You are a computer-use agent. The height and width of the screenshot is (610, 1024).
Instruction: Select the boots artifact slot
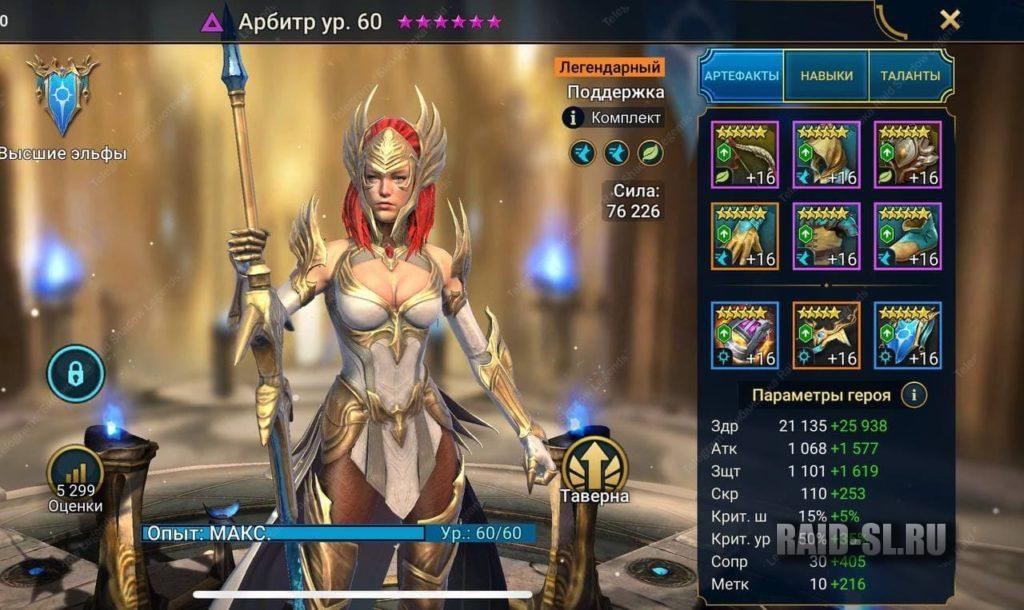point(908,236)
